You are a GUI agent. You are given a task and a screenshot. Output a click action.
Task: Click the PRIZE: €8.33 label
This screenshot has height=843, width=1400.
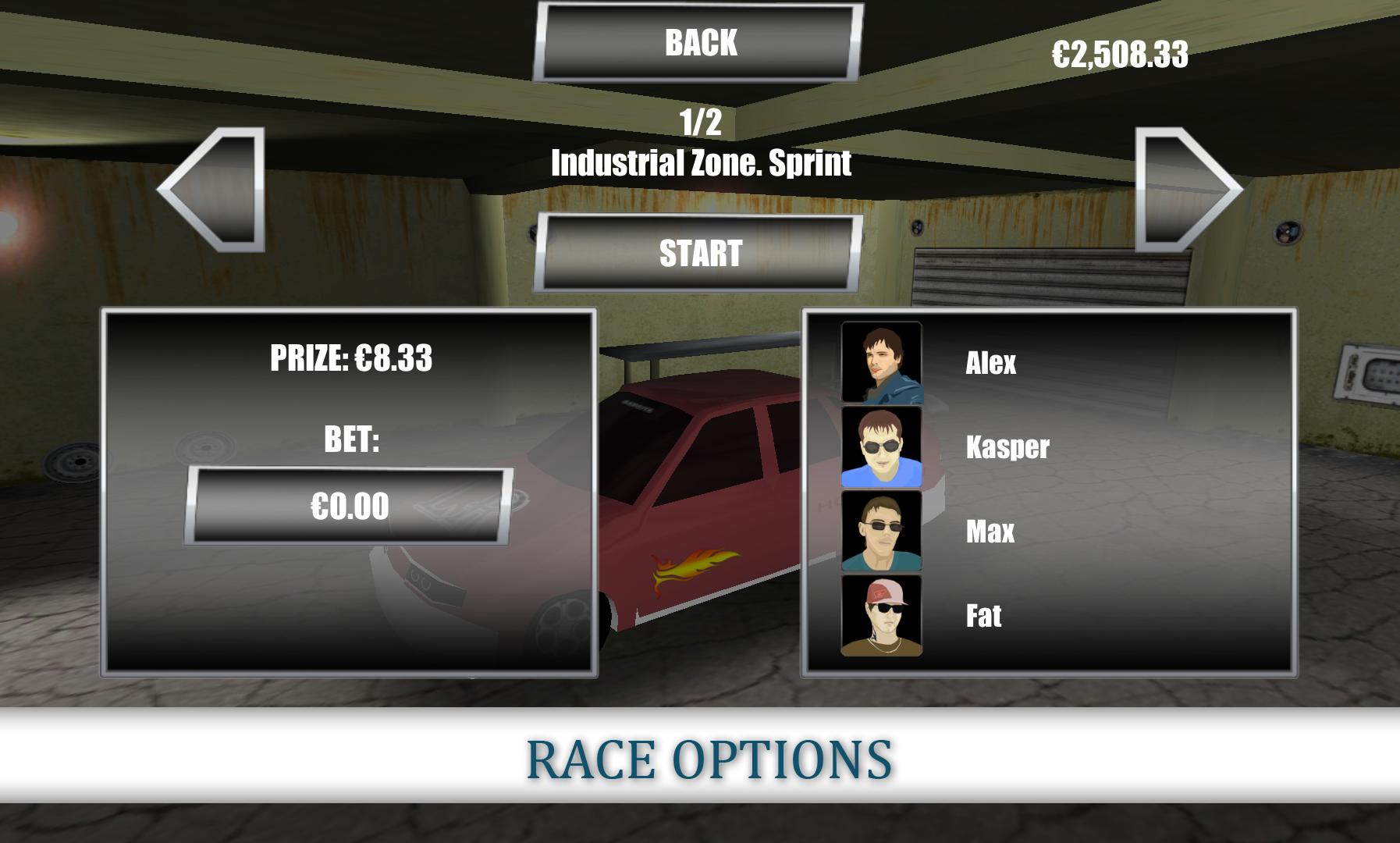(x=353, y=357)
